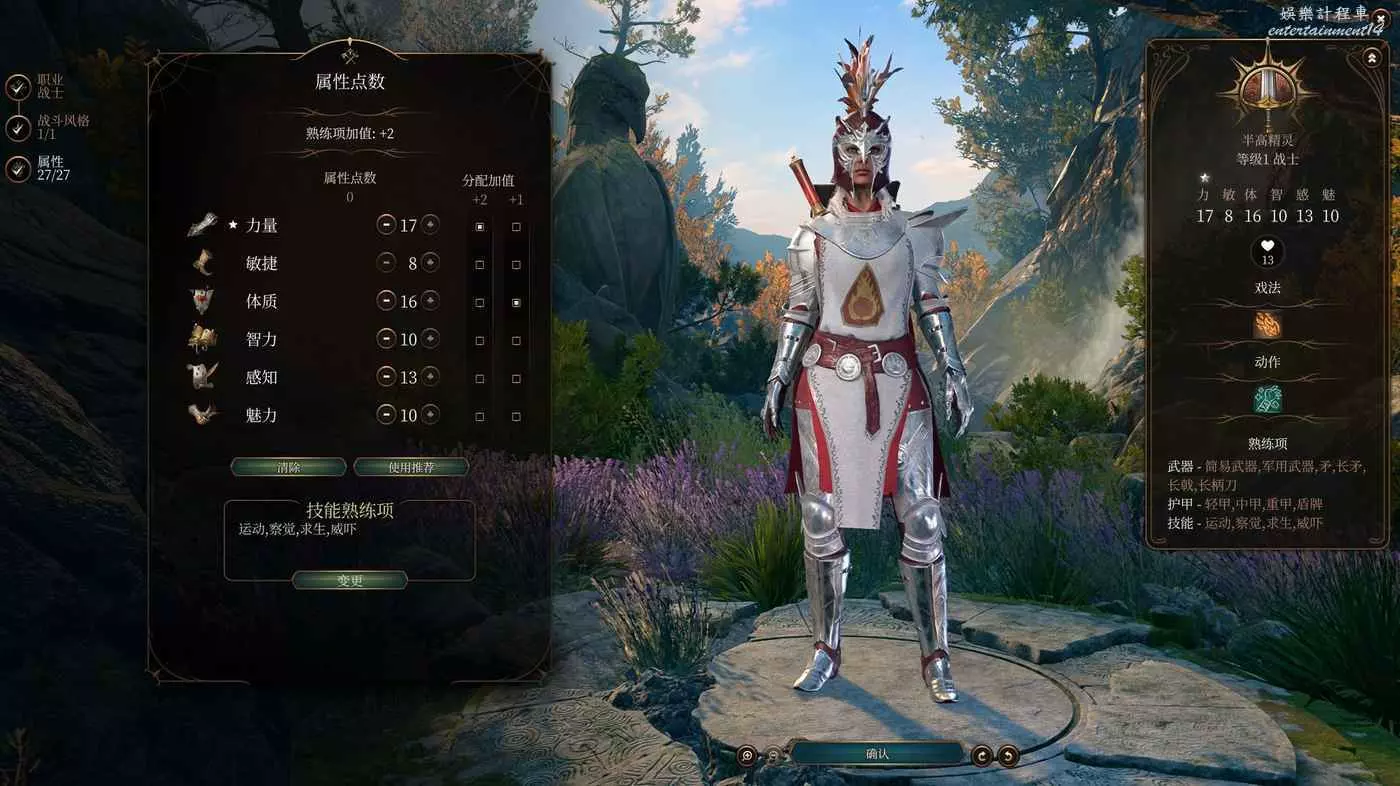
Task: Increase 敏捷 (Dexterity) by one point
Action: click(x=430, y=263)
